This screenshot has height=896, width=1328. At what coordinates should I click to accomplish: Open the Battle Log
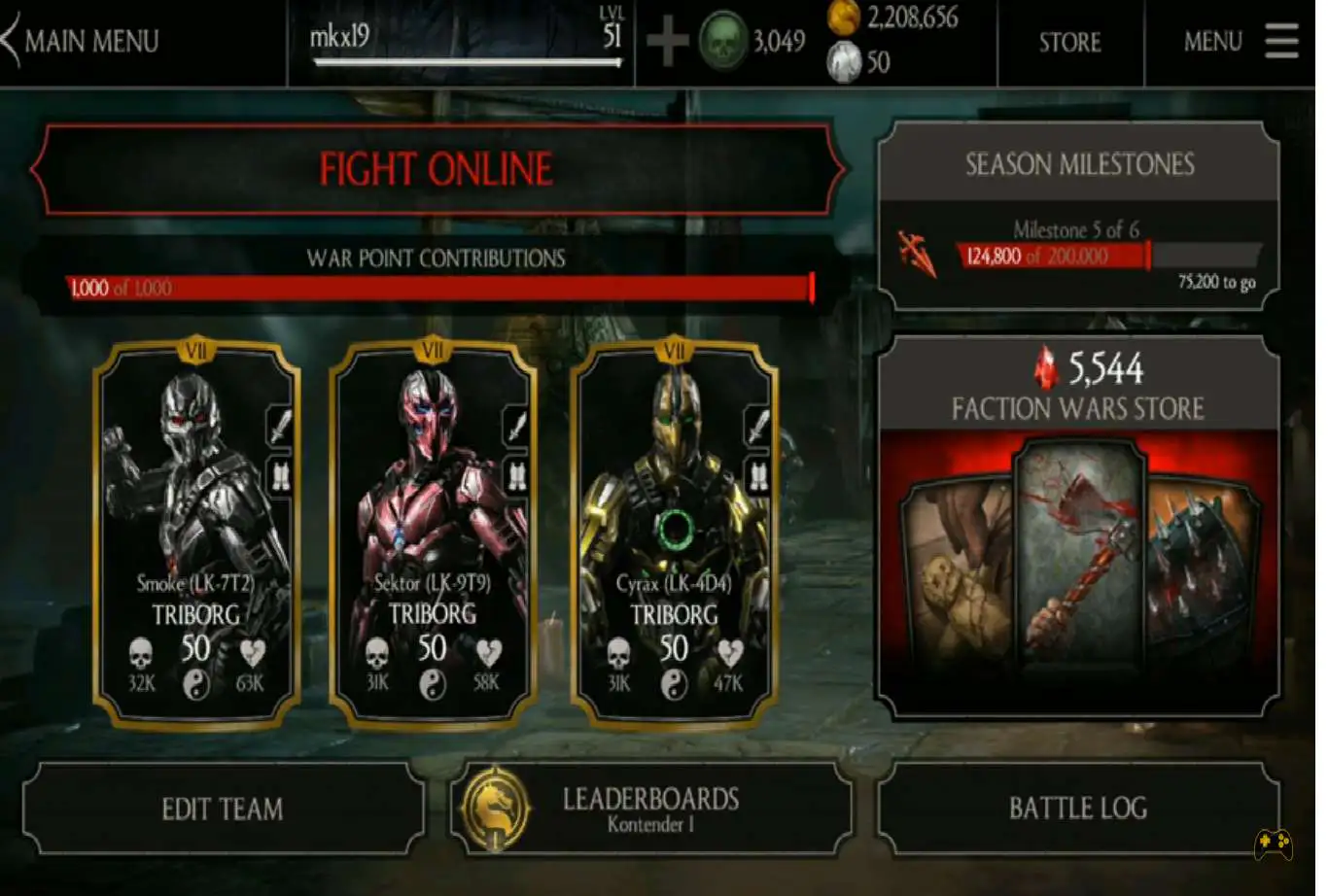pyautogui.click(x=1077, y=809)
